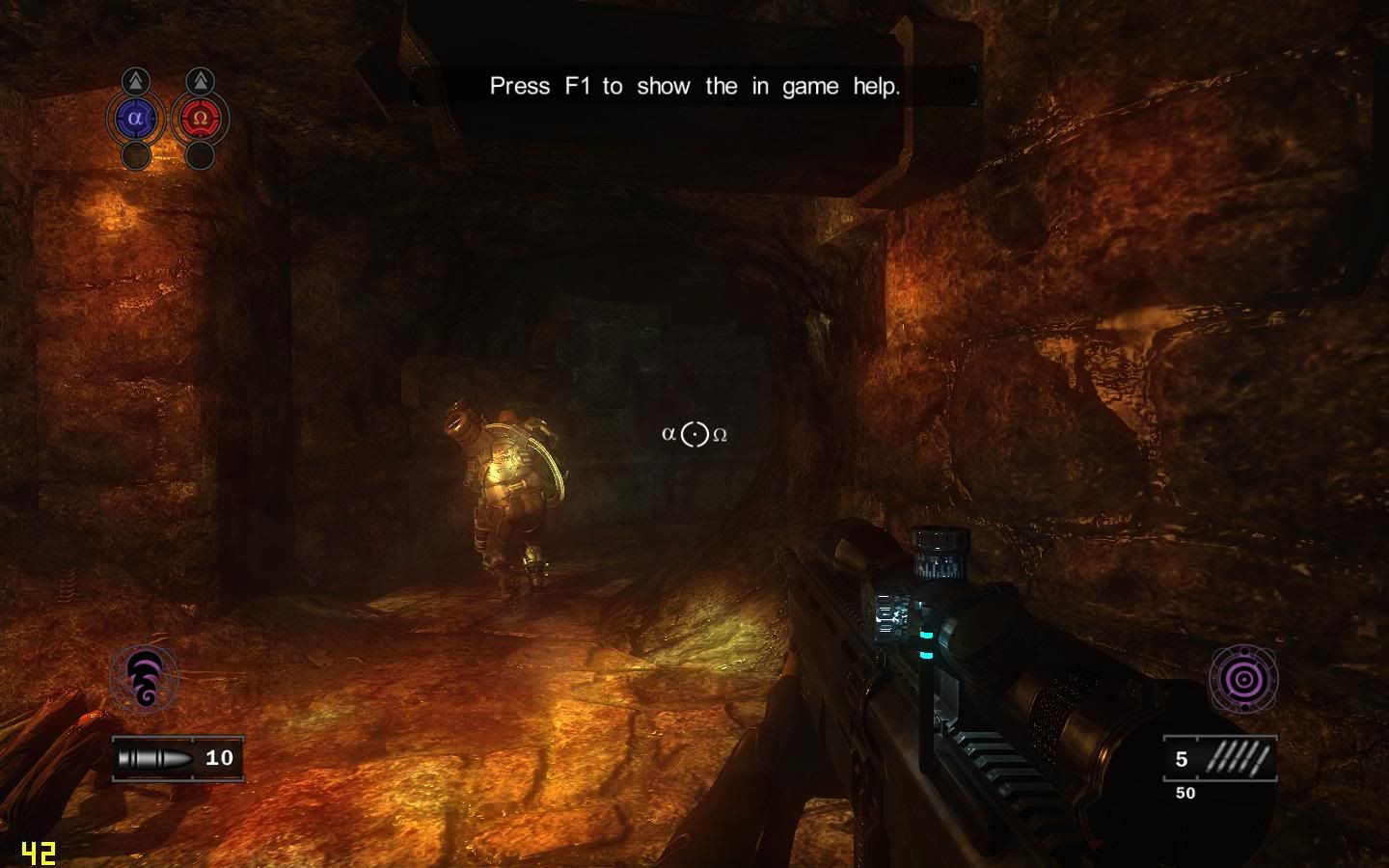Viewport: 1389px width, 868px height.
Task: Click the arrow badge above the alpha emblem
Action: 136,81
